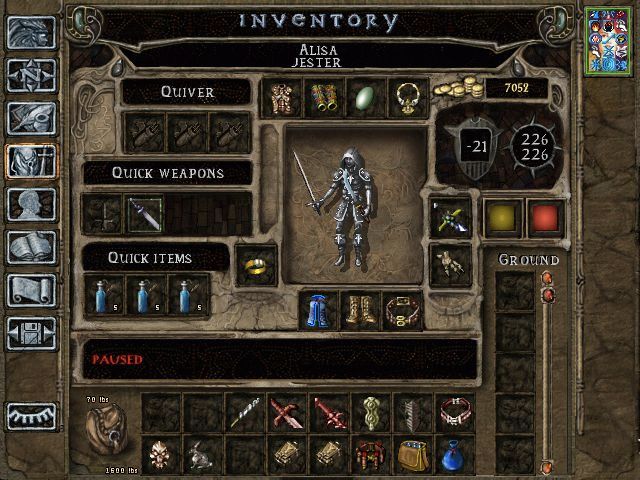
Task: Choose the red minor color swatch
Action: tap(542, 216)
